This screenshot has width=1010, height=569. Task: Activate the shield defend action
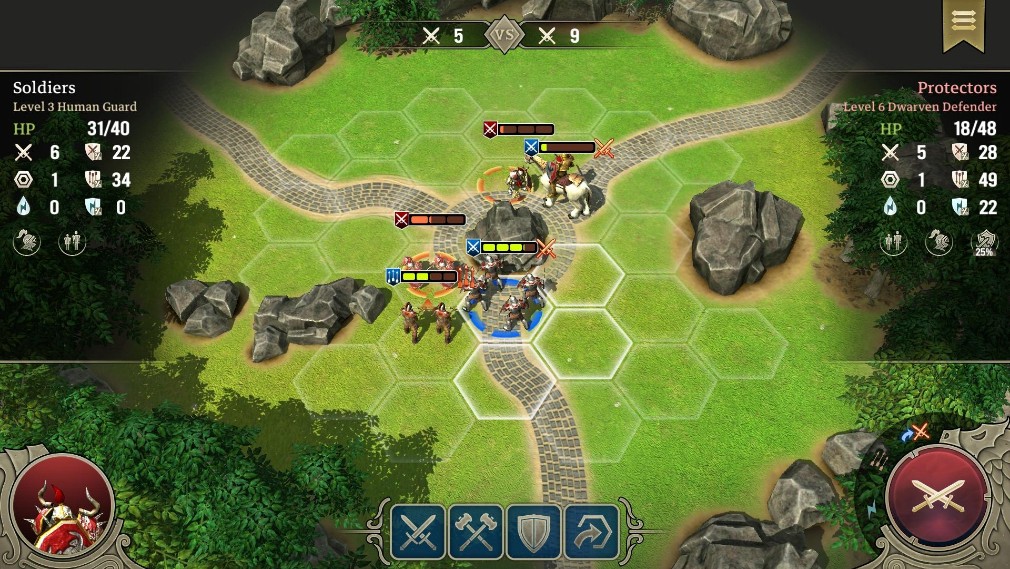tap(534, 530)
